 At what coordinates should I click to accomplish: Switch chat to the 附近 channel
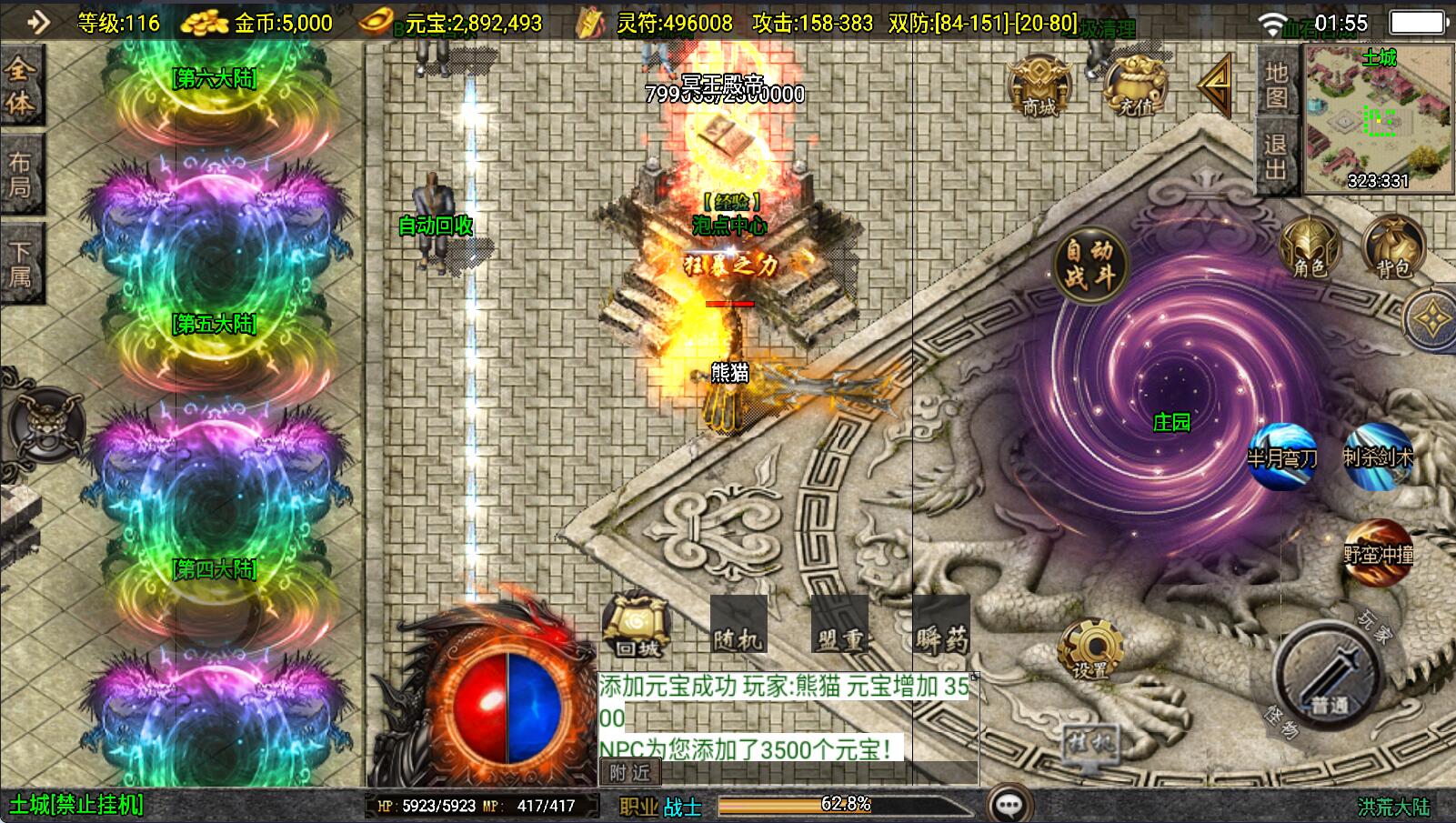629,773
